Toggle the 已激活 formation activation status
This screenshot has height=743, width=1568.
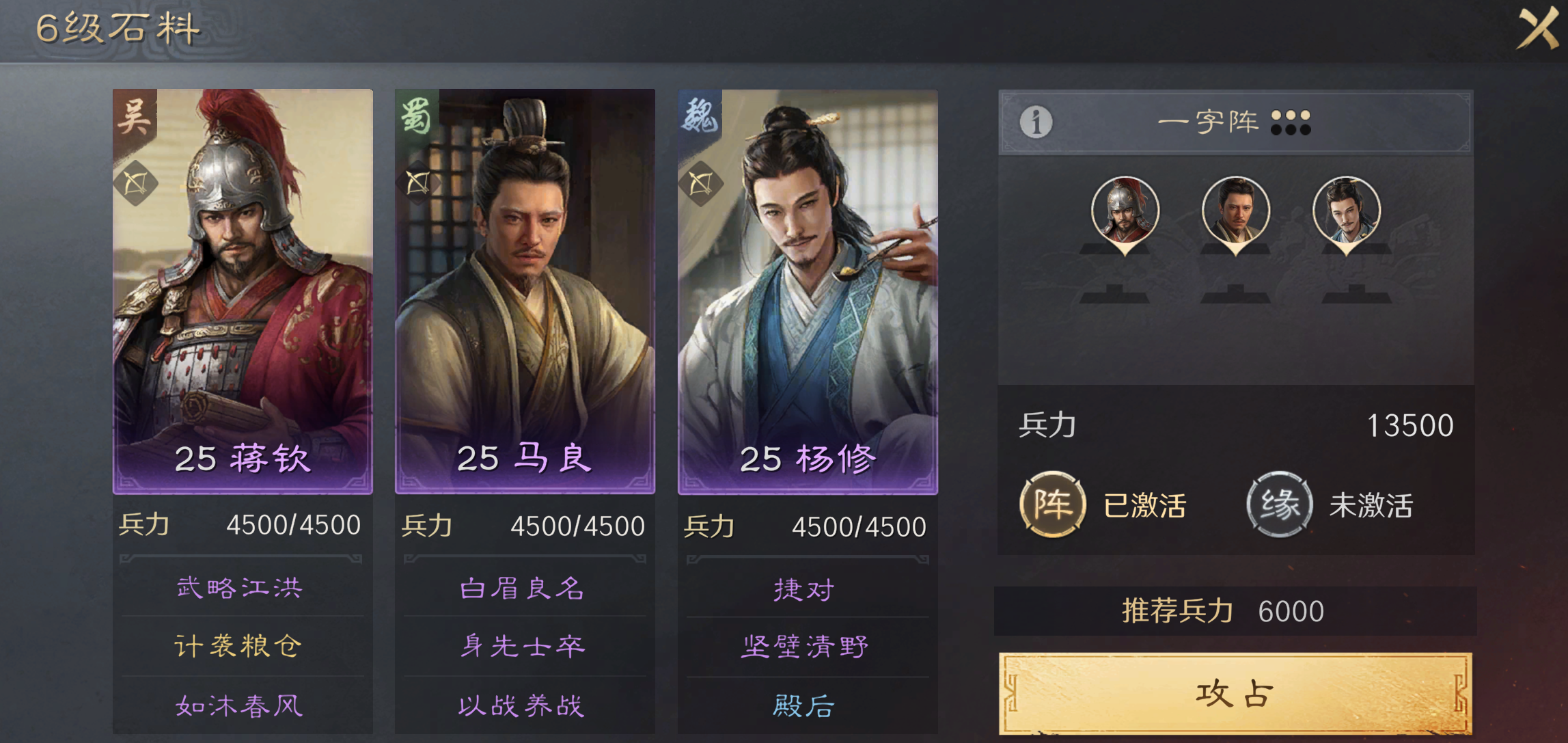[x=1142, y=504]
